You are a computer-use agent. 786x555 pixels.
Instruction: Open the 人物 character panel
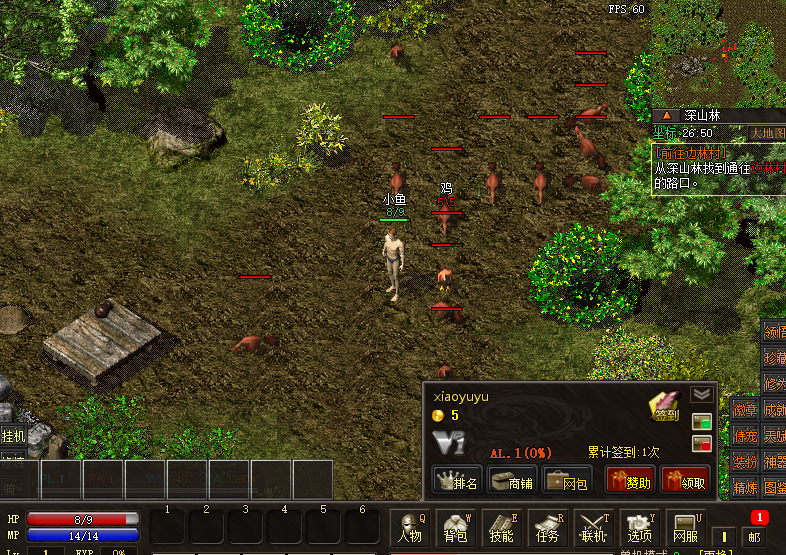coord(408,527)
